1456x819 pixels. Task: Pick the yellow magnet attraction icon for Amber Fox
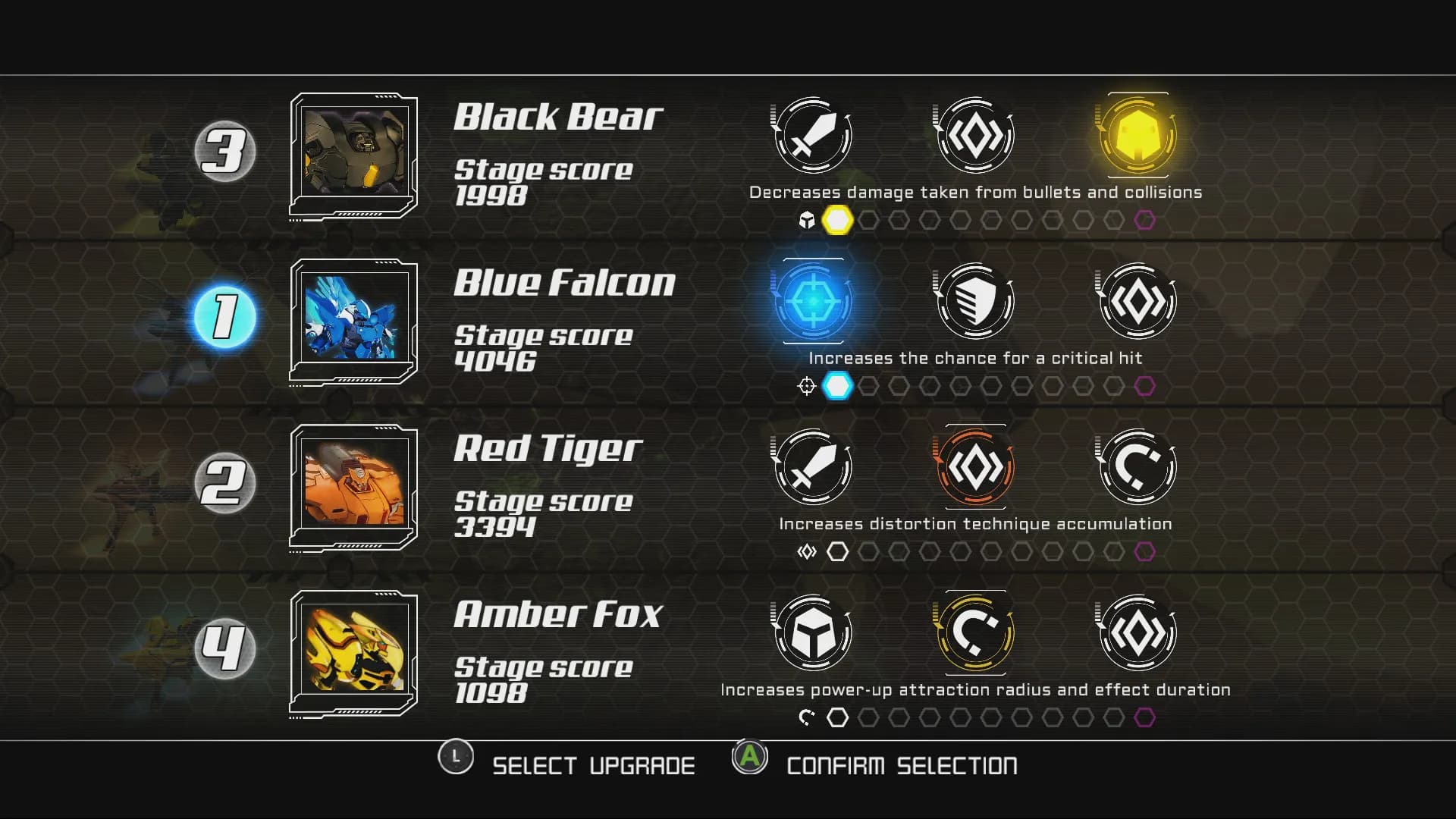[x=974, y=634]
